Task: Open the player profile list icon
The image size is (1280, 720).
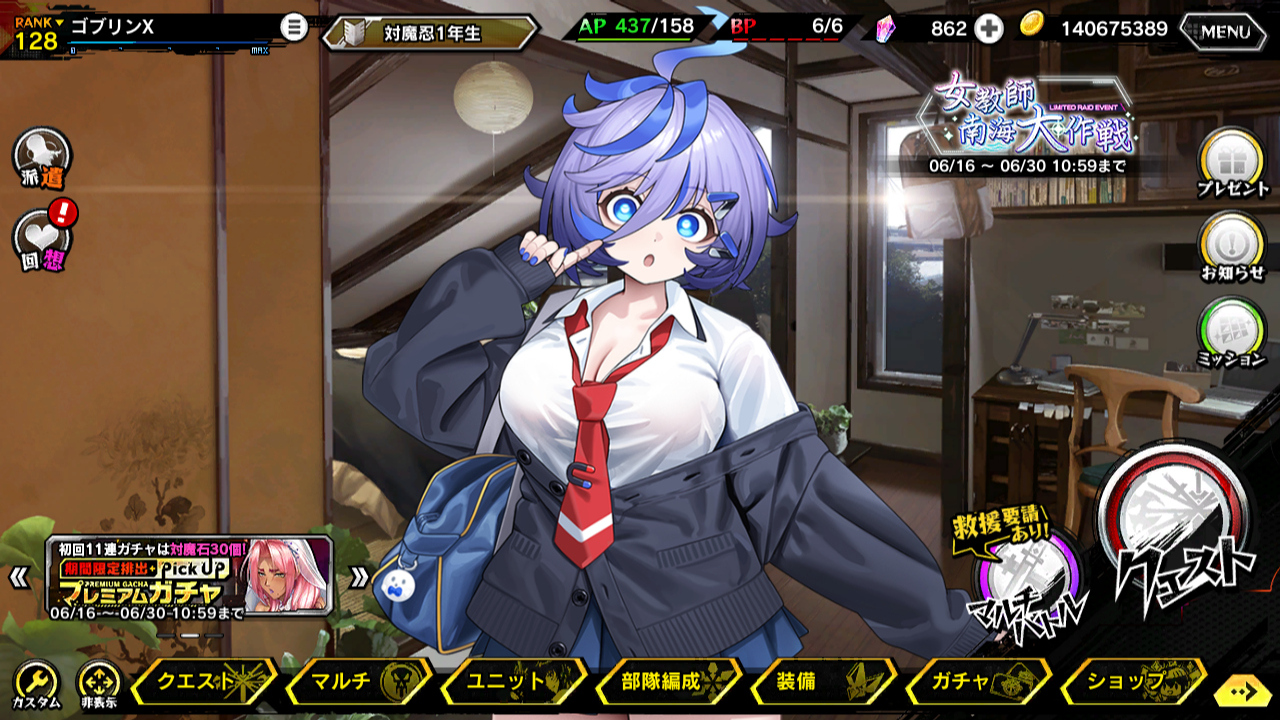Action: pyautogui.click(x=293, y=27)
